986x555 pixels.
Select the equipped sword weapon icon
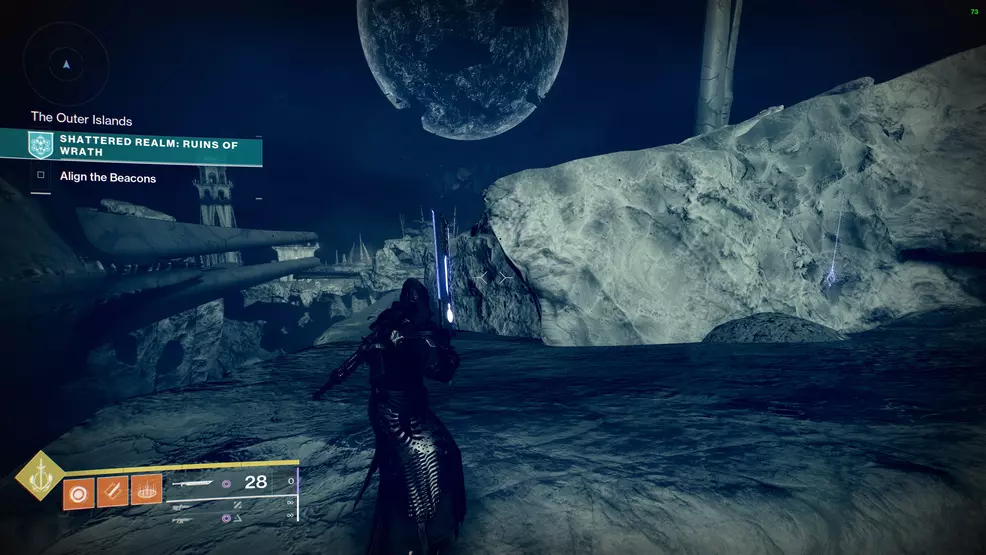[191, 483]
